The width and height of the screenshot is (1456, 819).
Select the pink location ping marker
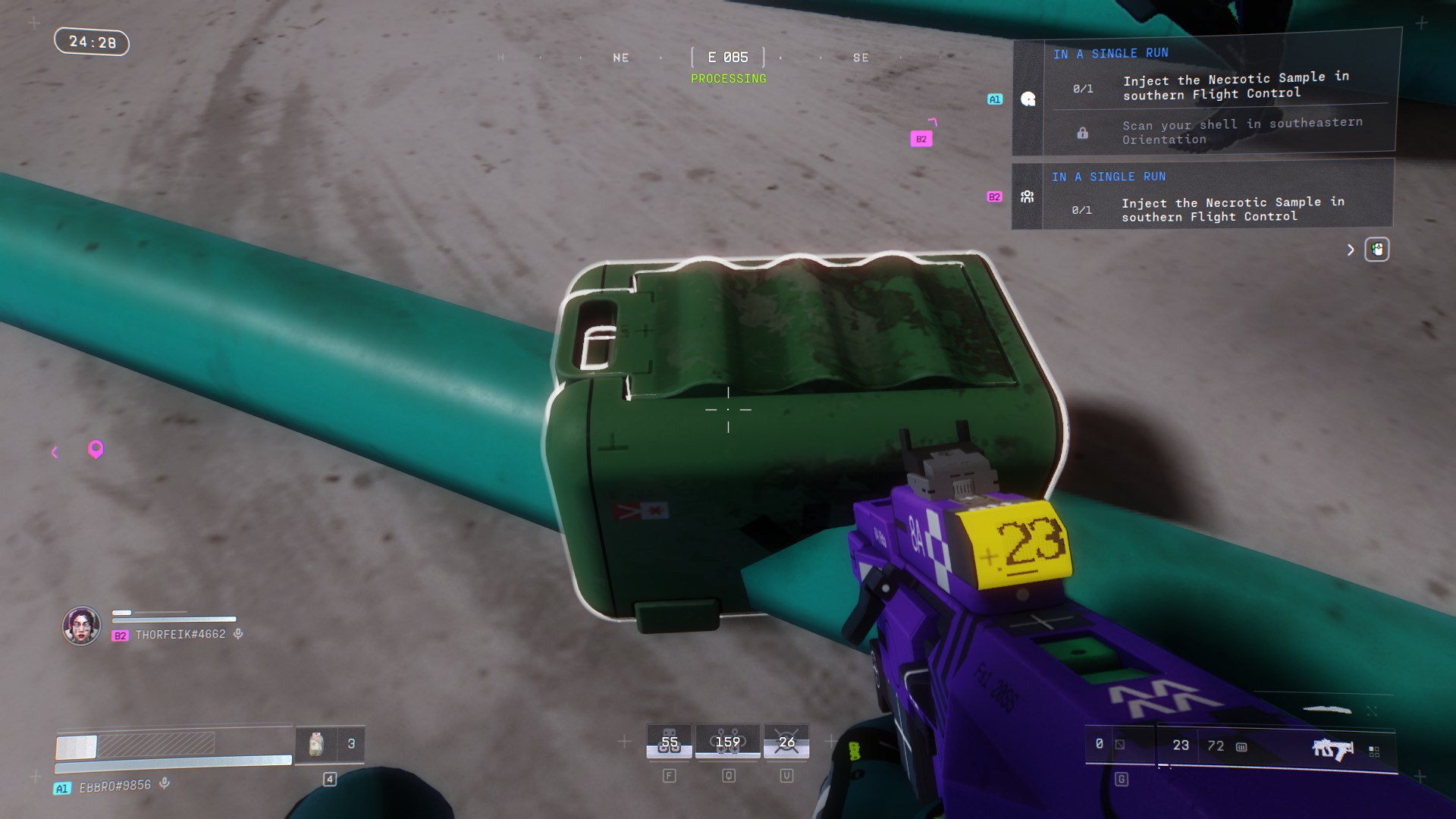(x=96, y=450)
